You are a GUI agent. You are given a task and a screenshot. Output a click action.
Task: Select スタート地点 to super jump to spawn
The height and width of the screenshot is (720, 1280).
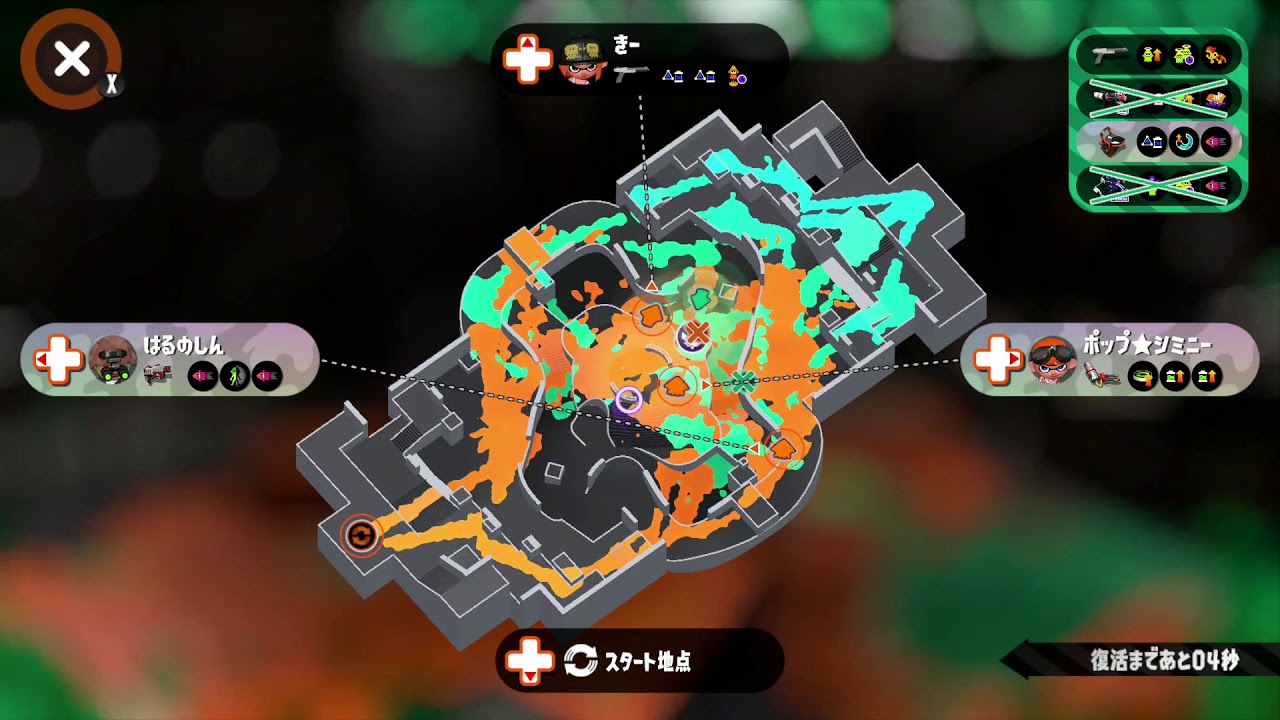[640, 661]
